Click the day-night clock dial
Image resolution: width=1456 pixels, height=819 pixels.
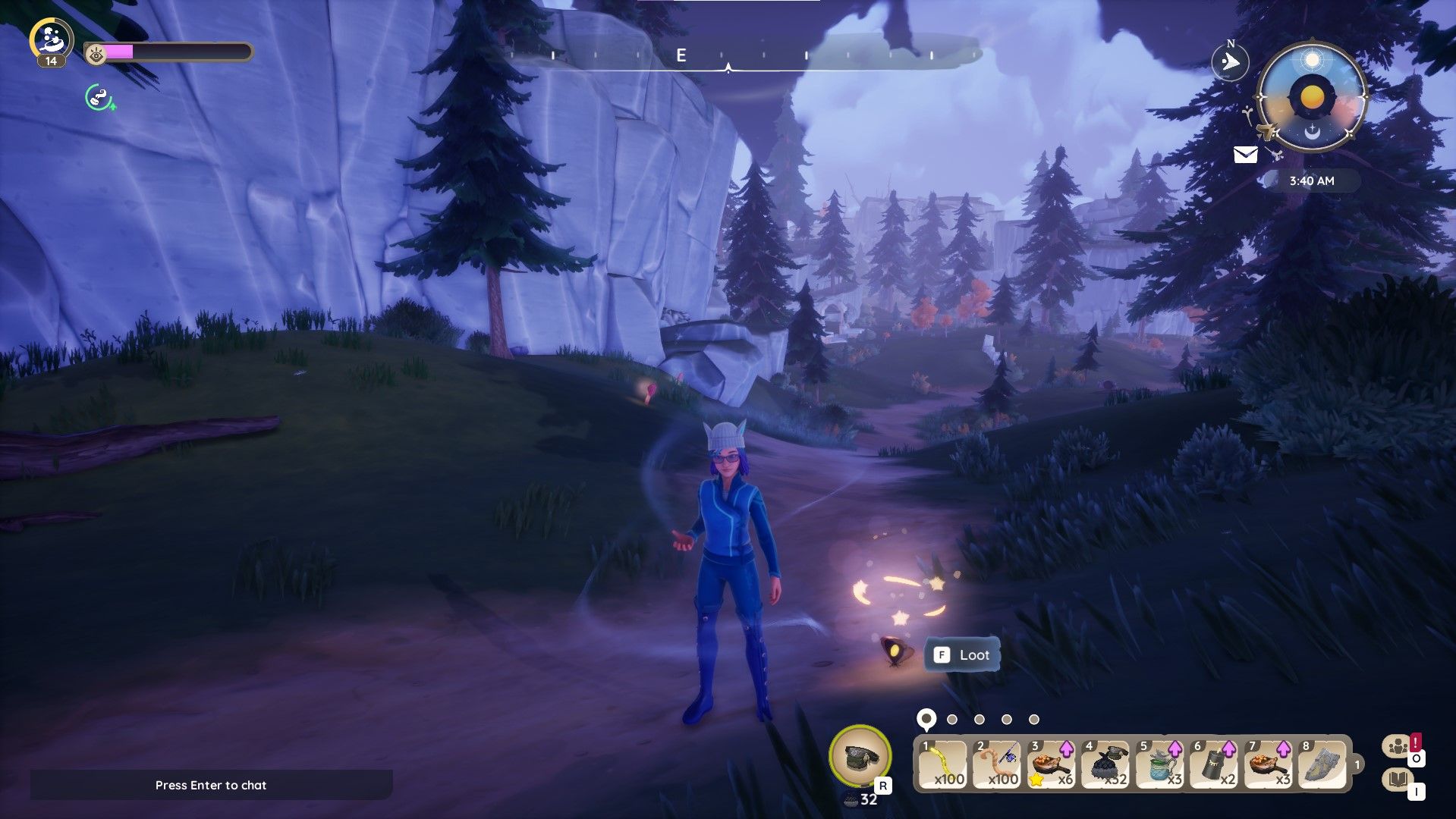(x=1311, y=98)
